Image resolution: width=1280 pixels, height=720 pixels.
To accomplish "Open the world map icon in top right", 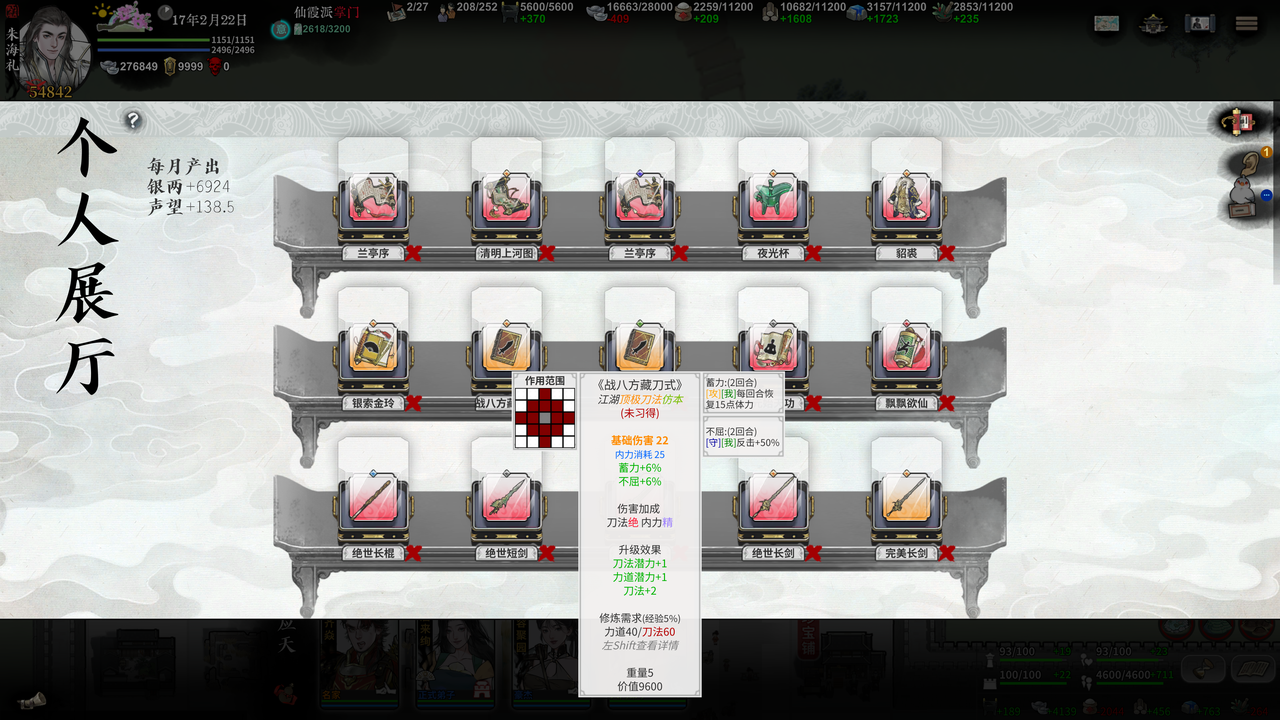I will [x=1107, y=22].
